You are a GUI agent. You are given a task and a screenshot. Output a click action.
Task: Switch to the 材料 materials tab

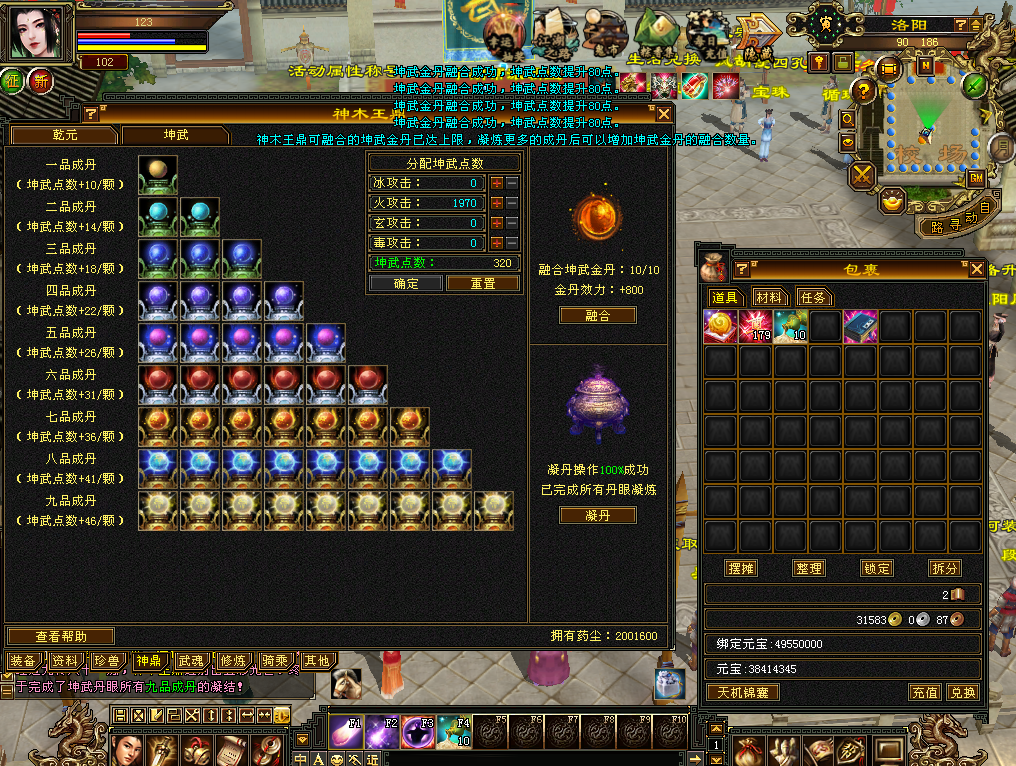(x=769, y=297)
